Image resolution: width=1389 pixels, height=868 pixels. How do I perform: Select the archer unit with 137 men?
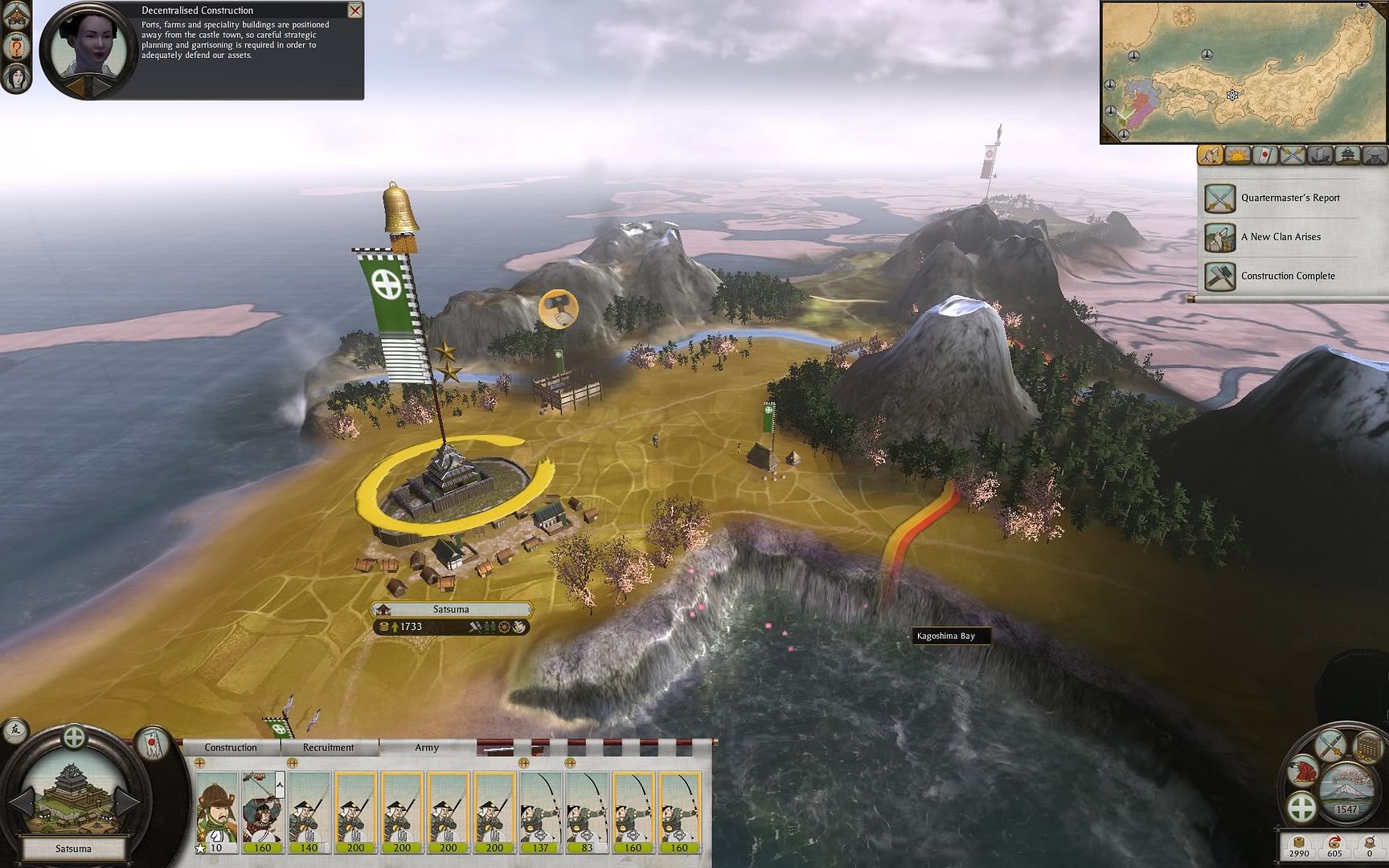tap(541, 812)
